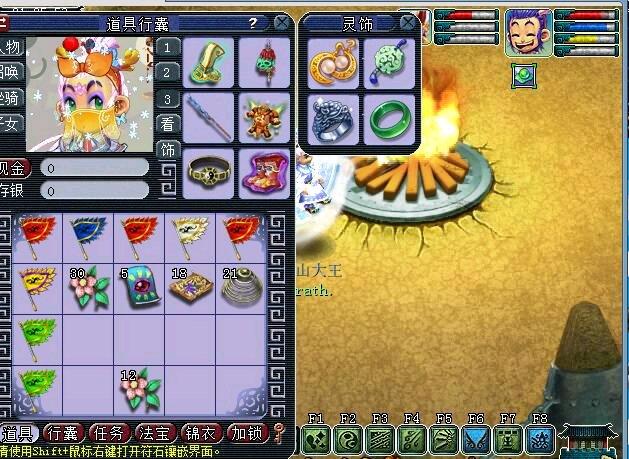Viewport: 629px width, 459px height.
Task: Show the 锦衣 costume tab
Action: click(202, 433)
